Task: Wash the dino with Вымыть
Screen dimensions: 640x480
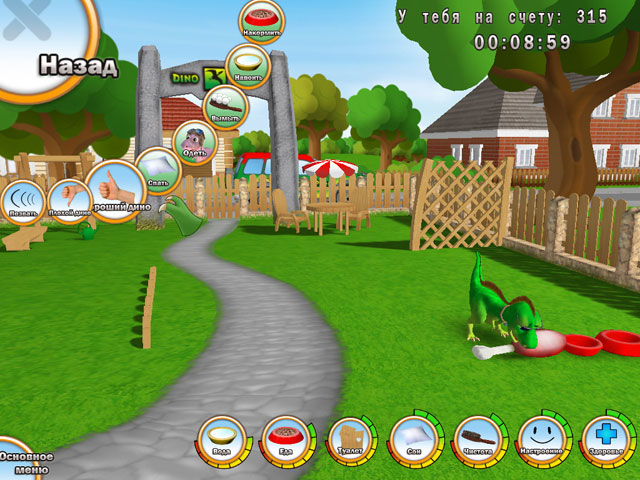Action: point(224,106)
